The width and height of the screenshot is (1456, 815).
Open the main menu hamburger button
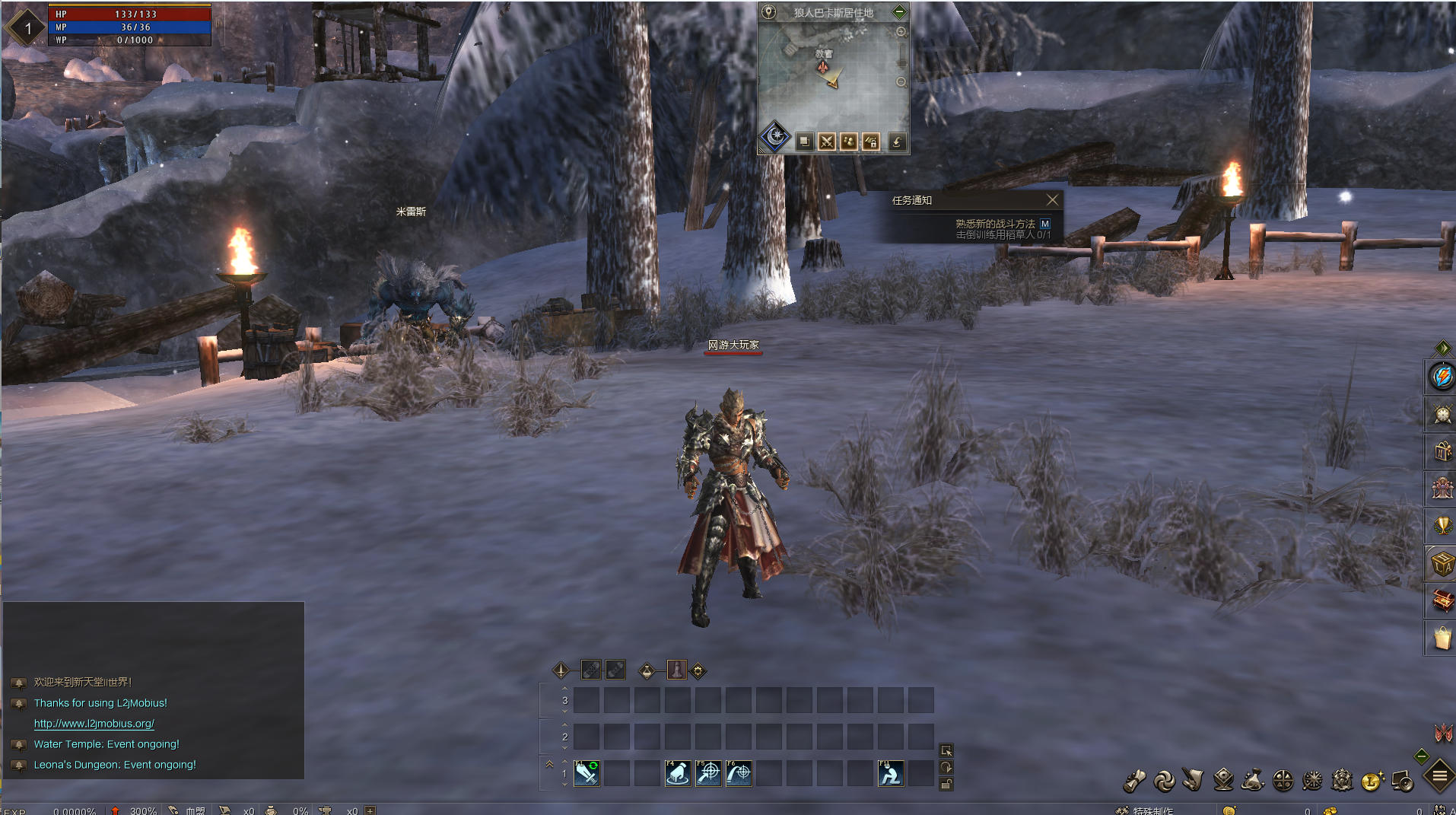(x=1439, y=776)
